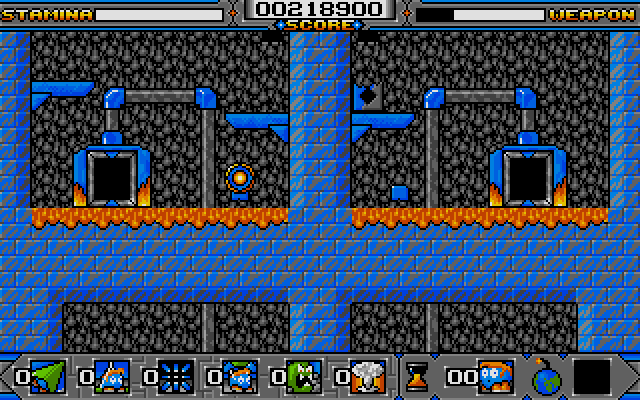
Task: Use the mushroom cloud explosion item
Action: 367,377
